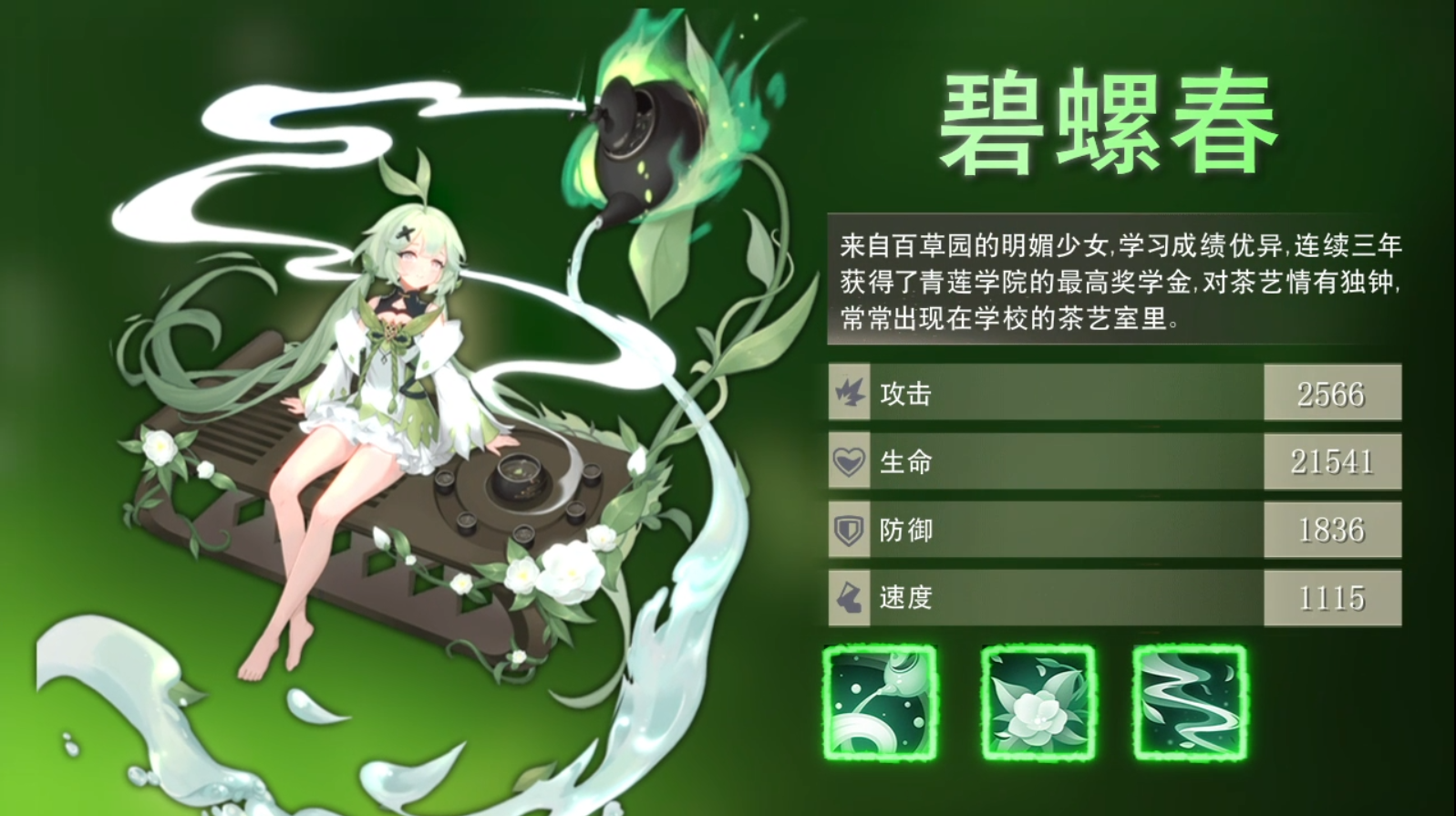Click the shield icon beside 防御
This screenshot has height=816, width=1456.
click(x=849, y=532)
